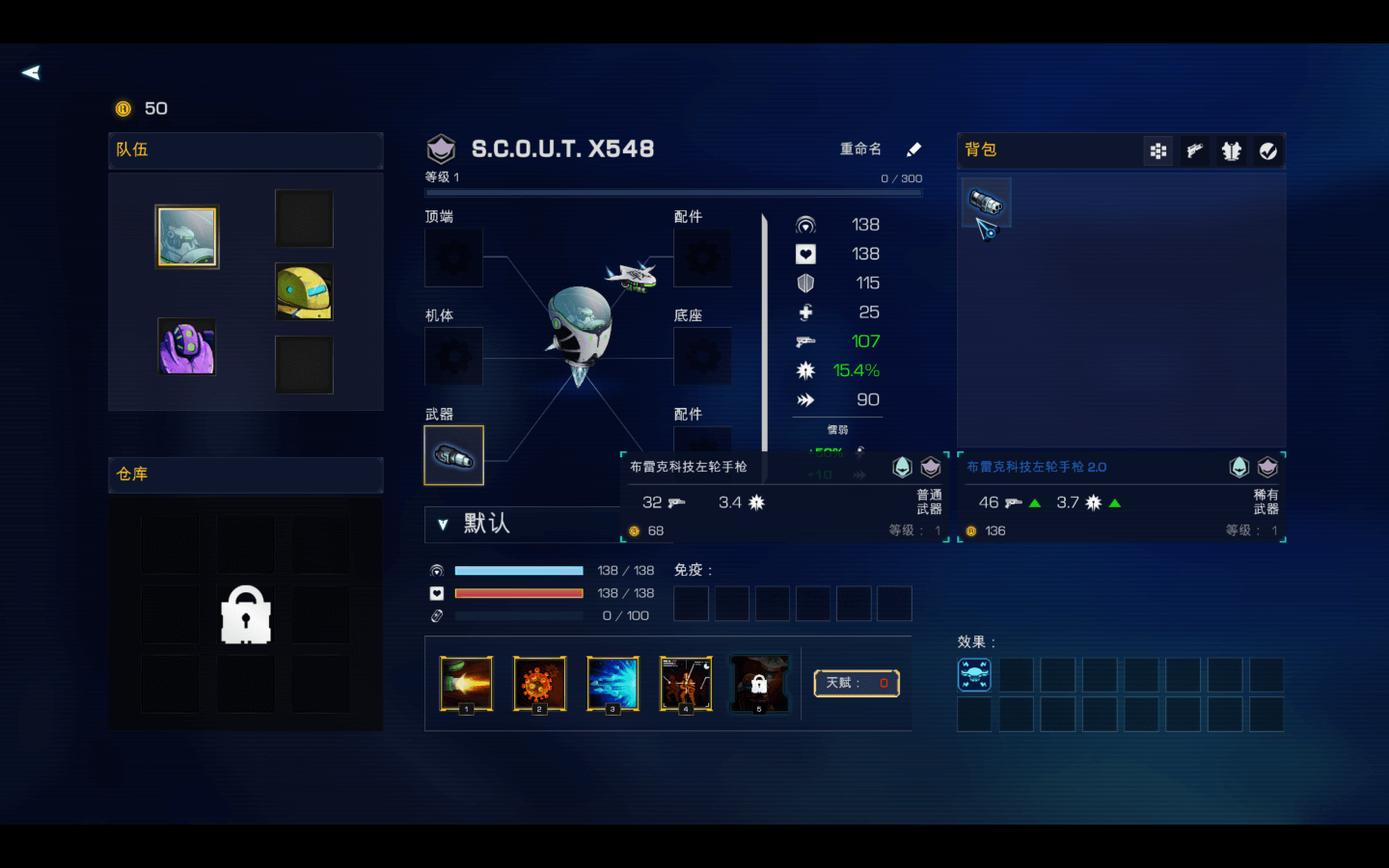This screenshot has height=868, width=1389.
Task: Select the flamethrower skill numbered 1
Action: click(466, 683)
